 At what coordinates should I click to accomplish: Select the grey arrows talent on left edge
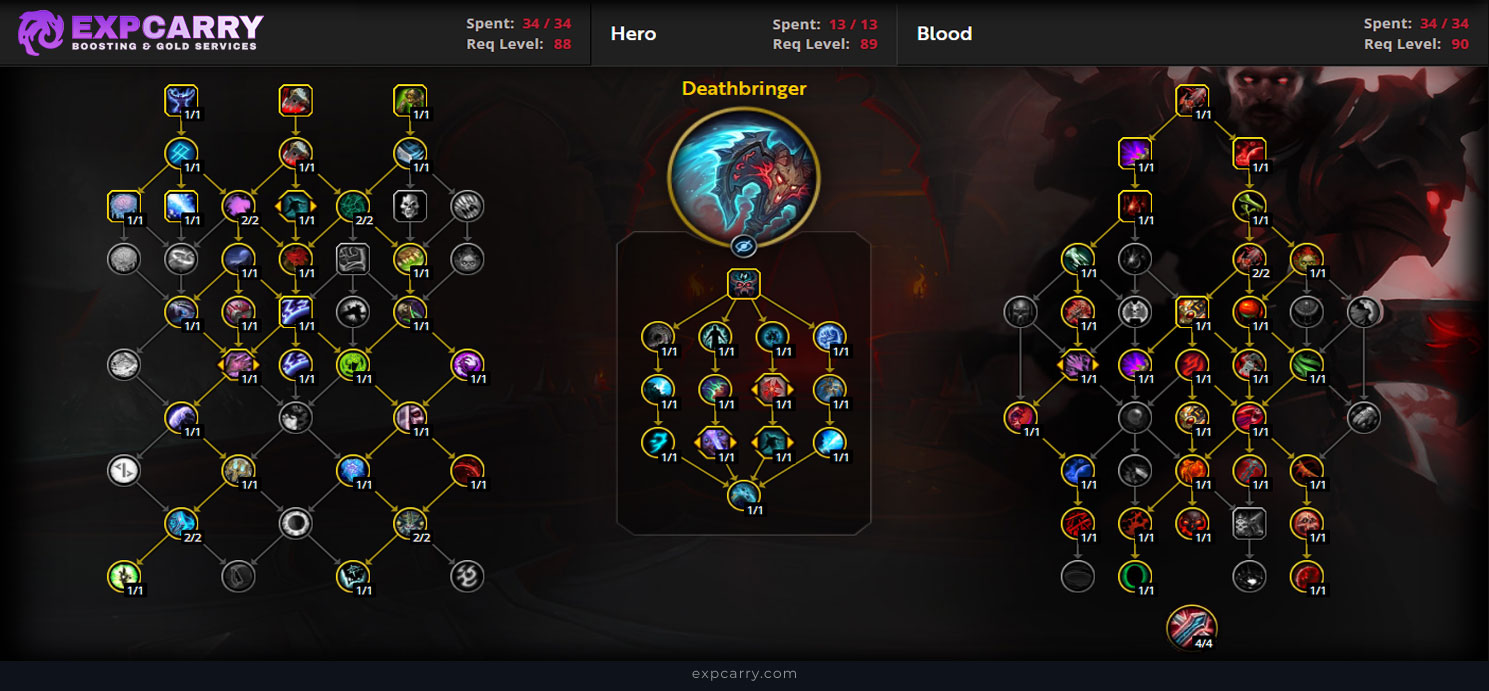pos(123,470)
